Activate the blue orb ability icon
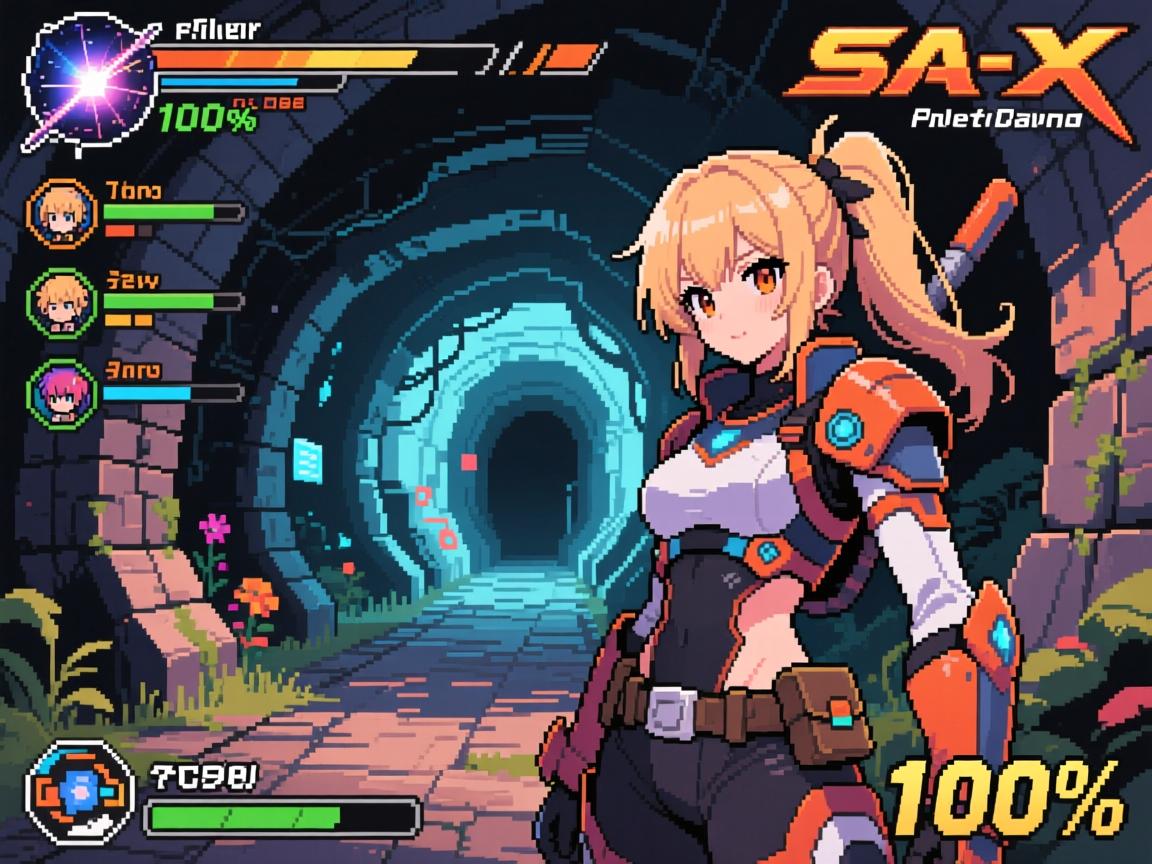This screenshot has height=864, width=1152. click(80, 791)
